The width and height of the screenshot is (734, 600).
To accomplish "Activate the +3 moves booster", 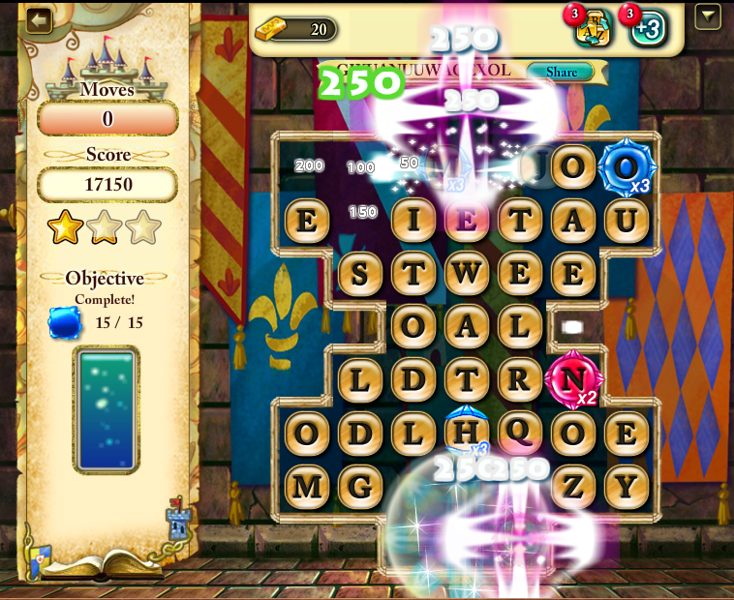I will [x=648, y=28].
